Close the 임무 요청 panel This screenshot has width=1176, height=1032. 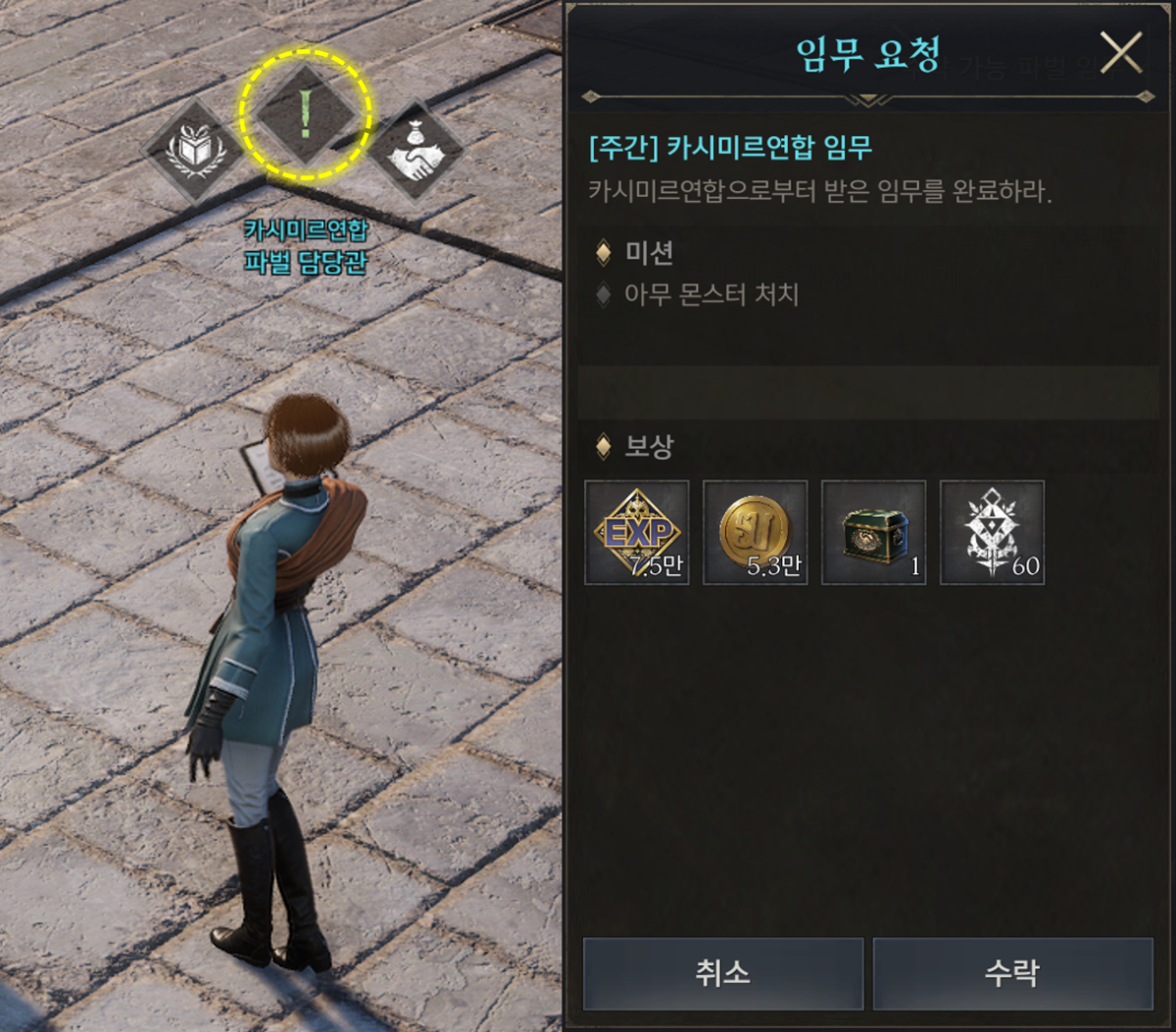coord(1121,53)
